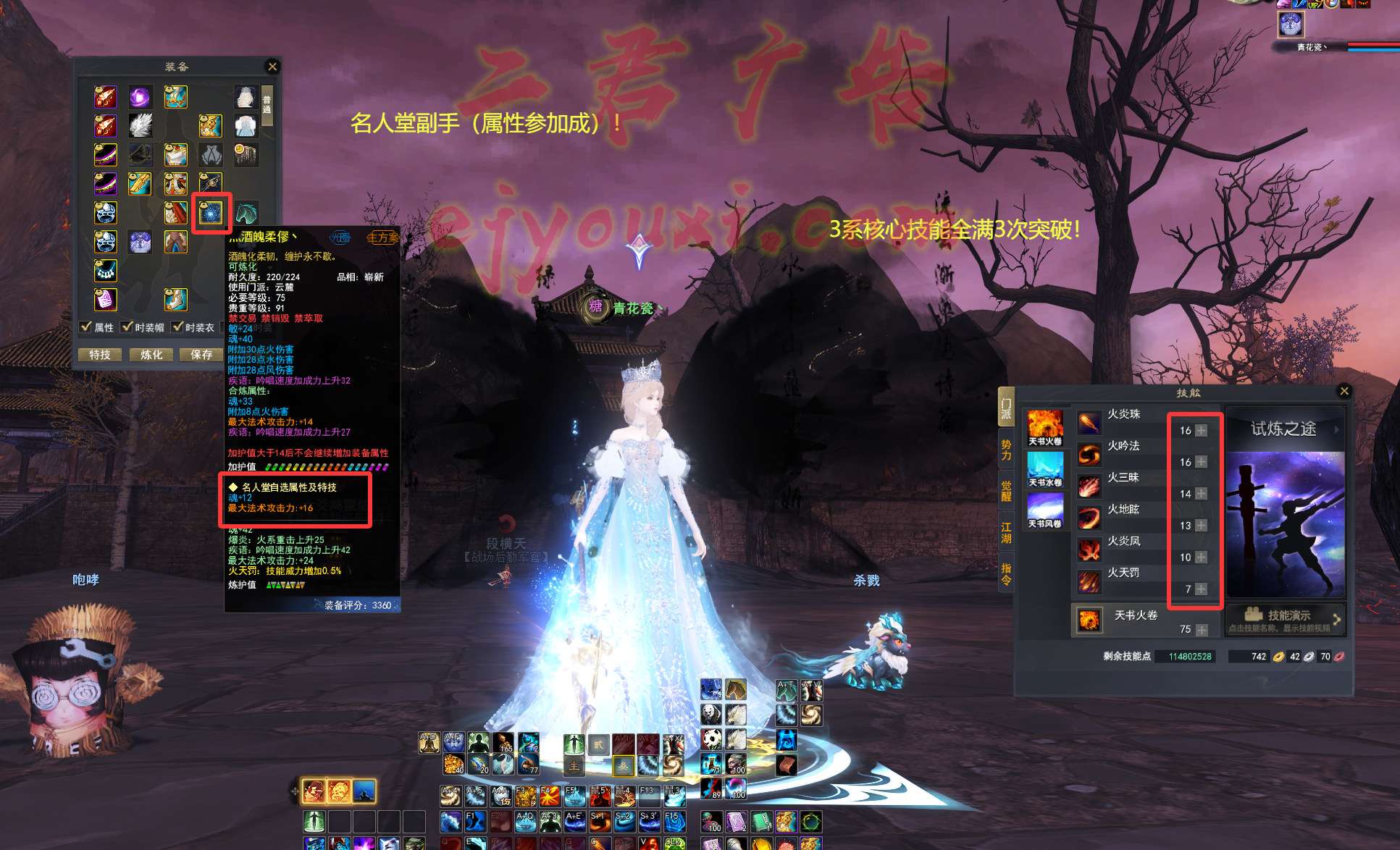Open the 觉醒 side tab
This screenshot has width=1400, height=850.
1006,490
